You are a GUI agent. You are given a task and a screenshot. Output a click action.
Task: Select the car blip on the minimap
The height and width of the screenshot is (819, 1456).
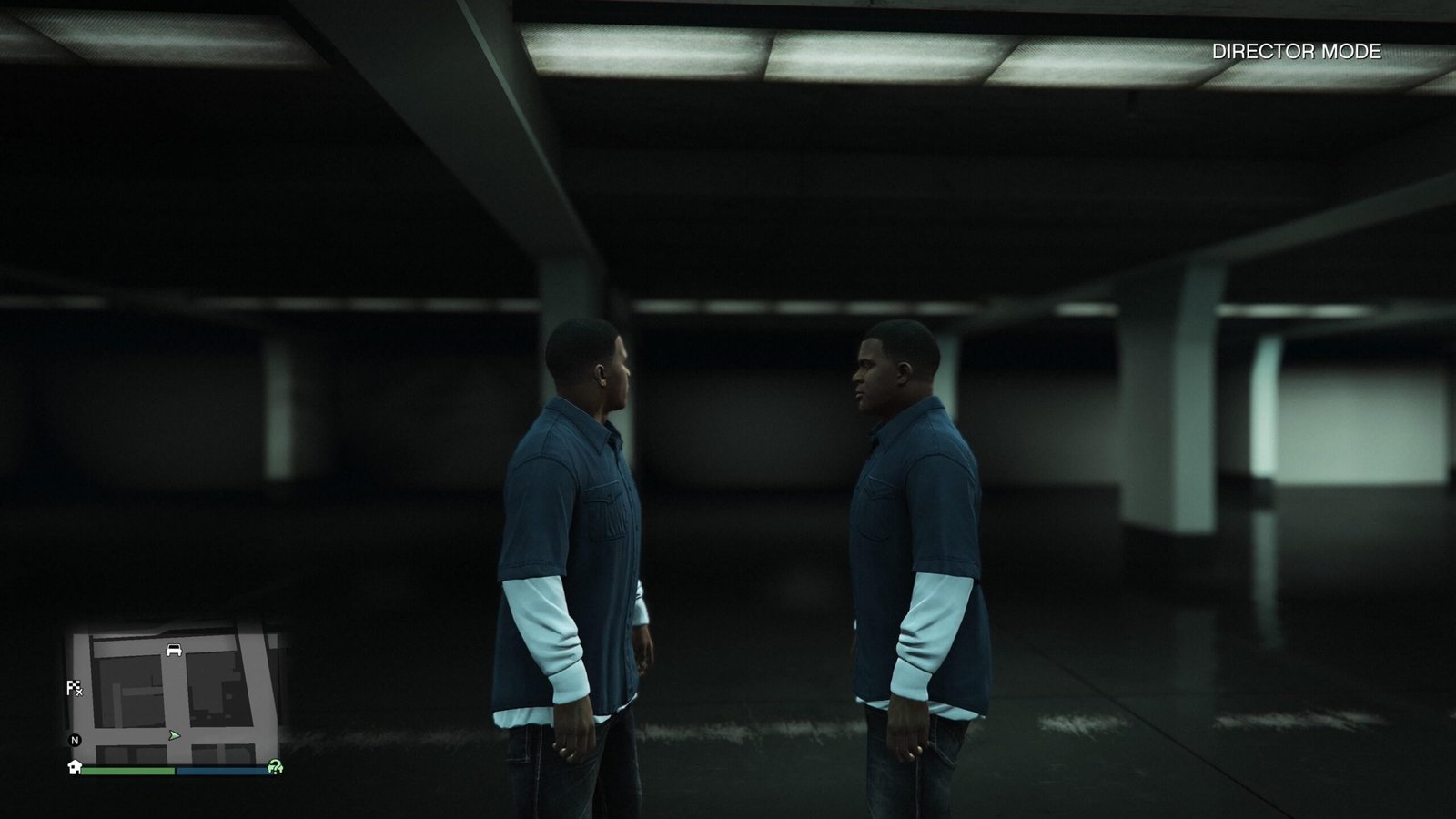click(174, 650)
